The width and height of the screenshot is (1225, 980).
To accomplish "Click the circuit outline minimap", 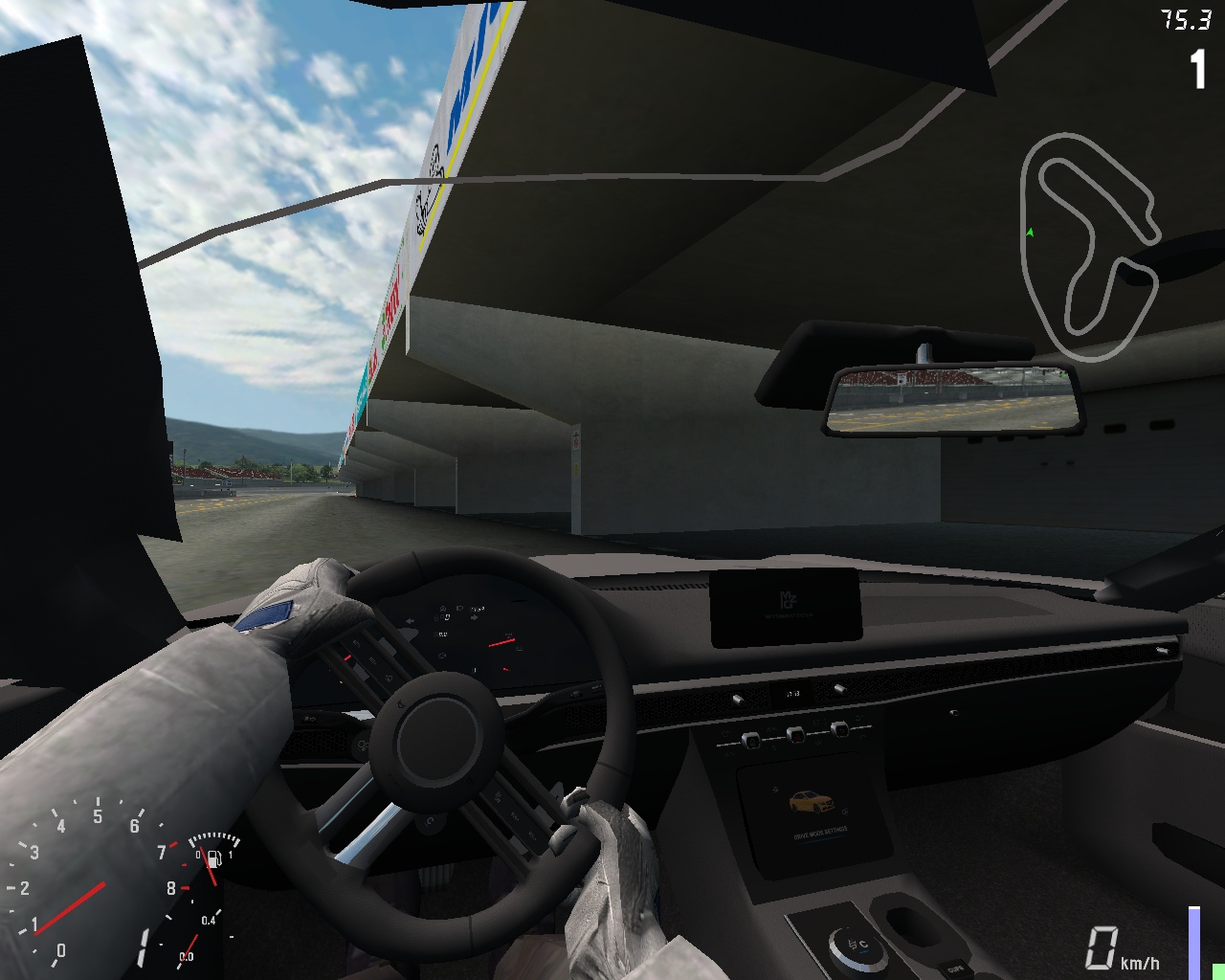I will (1089, 247).
